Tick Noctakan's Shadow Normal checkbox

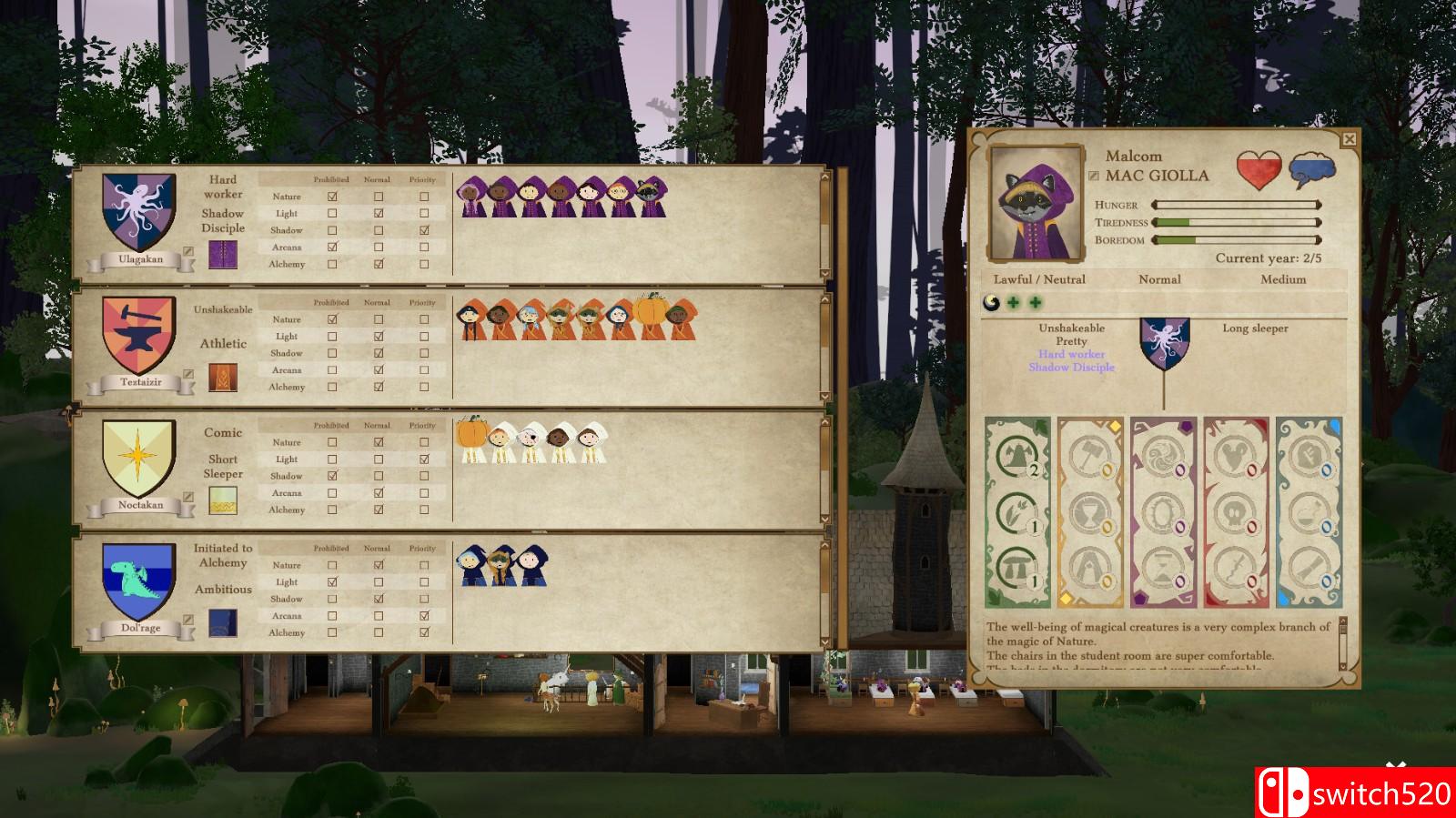[379, 476]
